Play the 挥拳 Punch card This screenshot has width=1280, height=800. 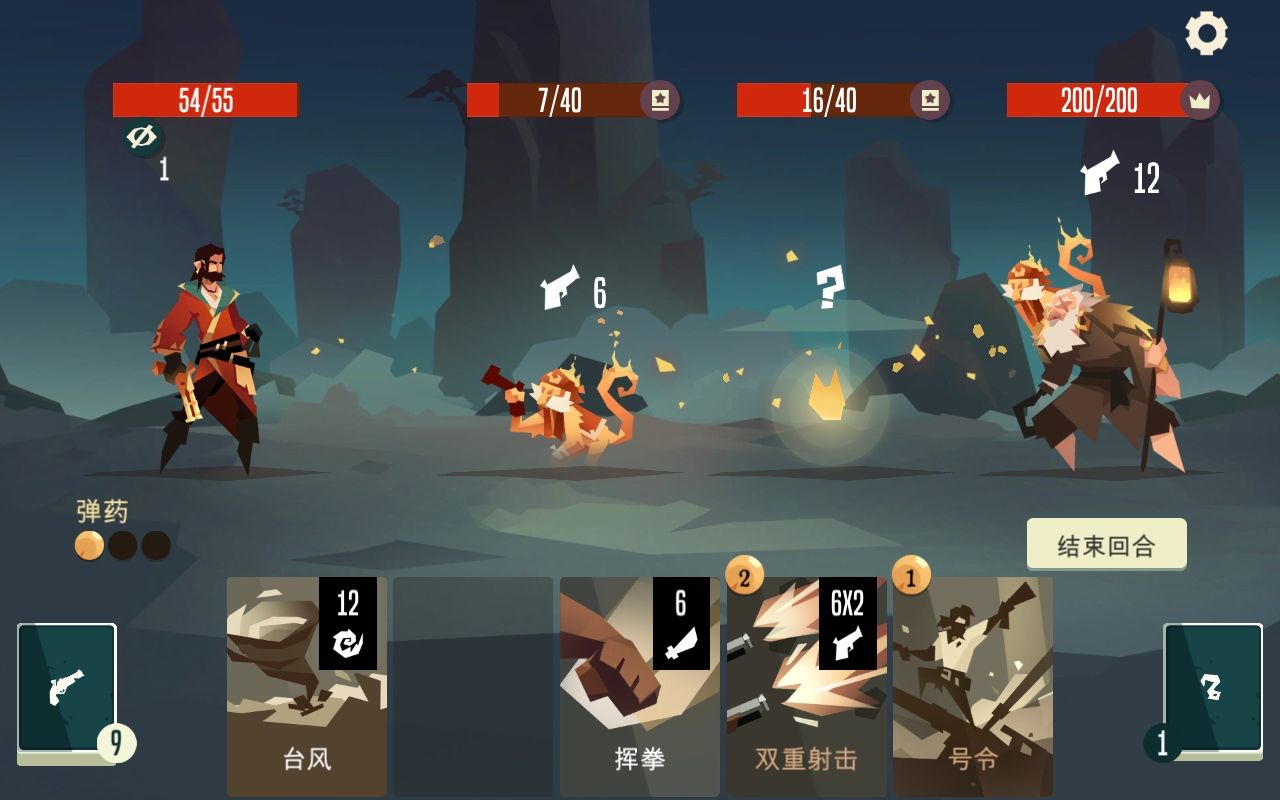(x=639, y=685)
